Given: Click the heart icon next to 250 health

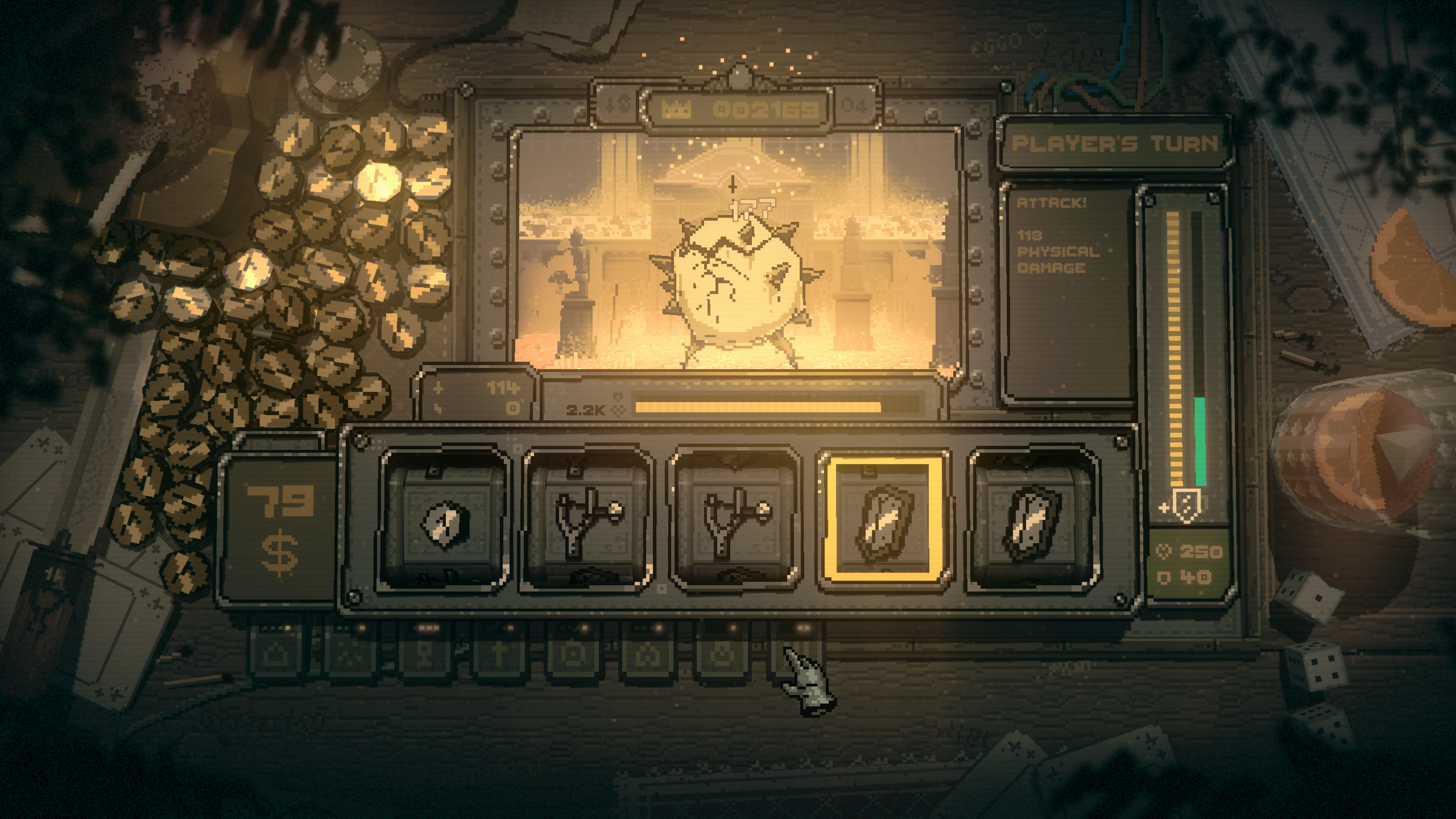Looking at the screenshot, I should [1164, 551].
